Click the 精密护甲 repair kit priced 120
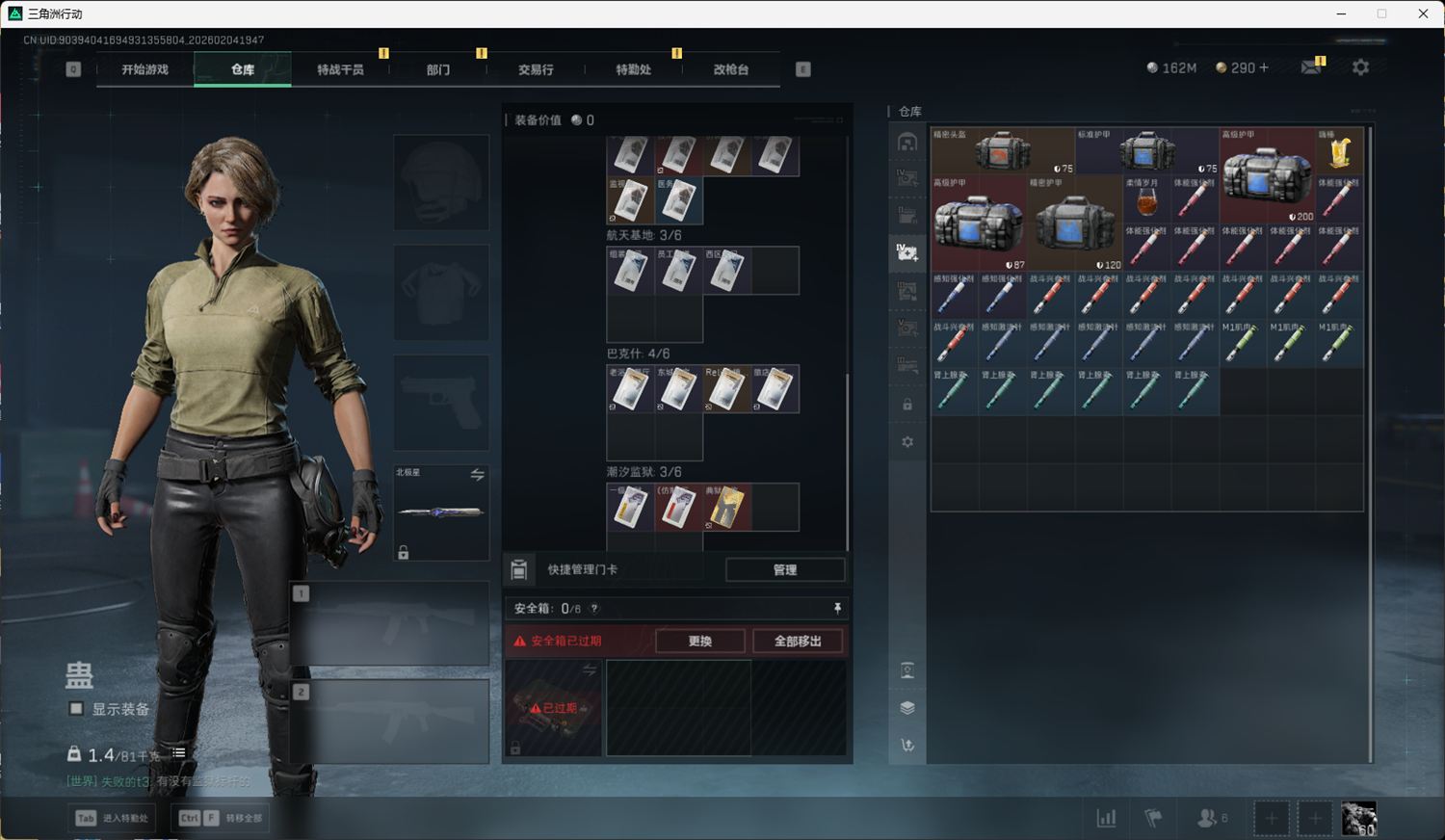This screenshot has height=840, width=1445. click(x=1074, y=223)
